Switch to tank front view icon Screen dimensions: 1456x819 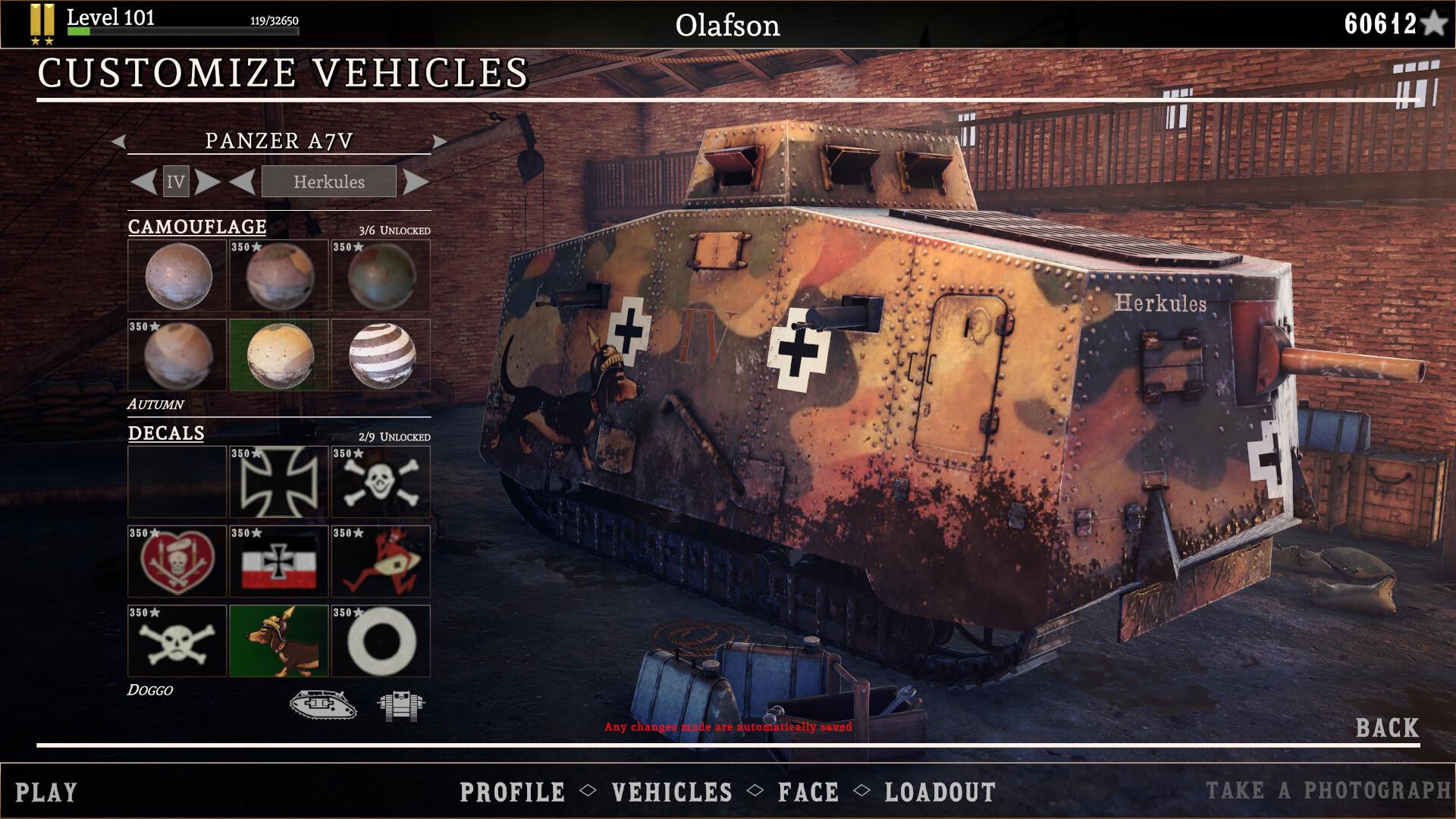[x=401, y=705]
